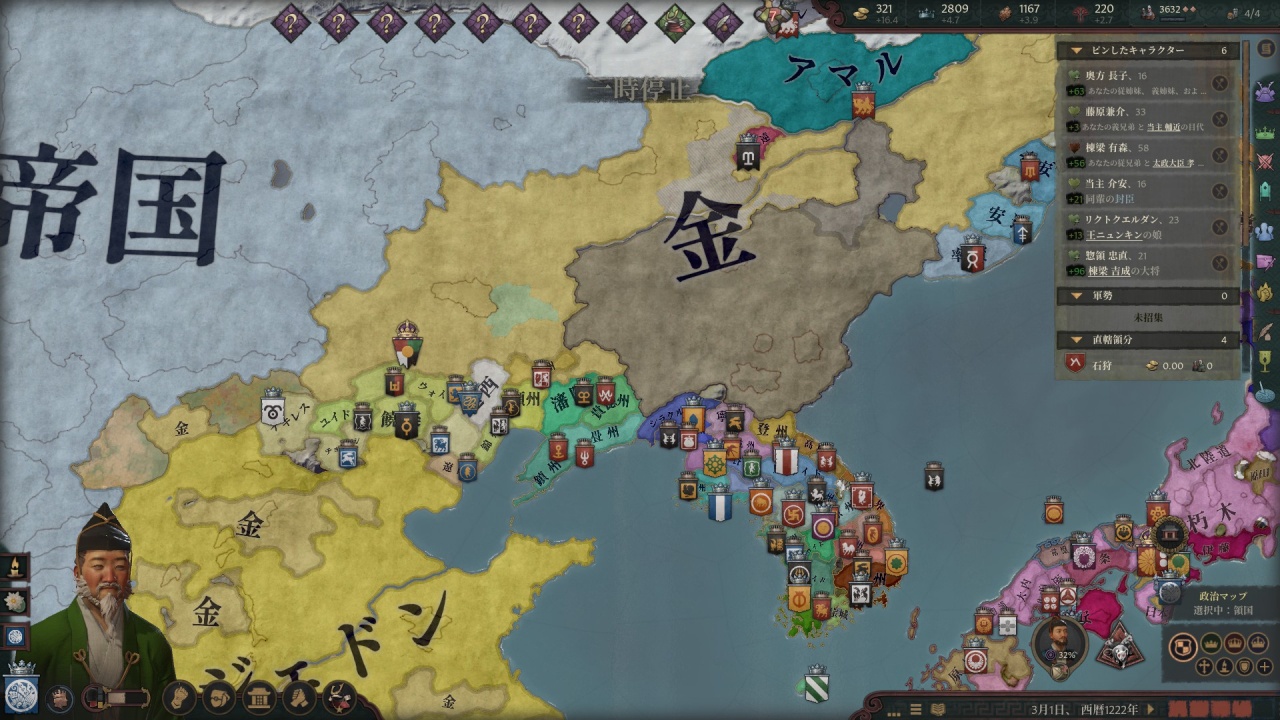The height and width of the screenshot is (720, 1280).
Task: Select pinned character リクトクエルダン
Action: click(x=1140, y=227)
